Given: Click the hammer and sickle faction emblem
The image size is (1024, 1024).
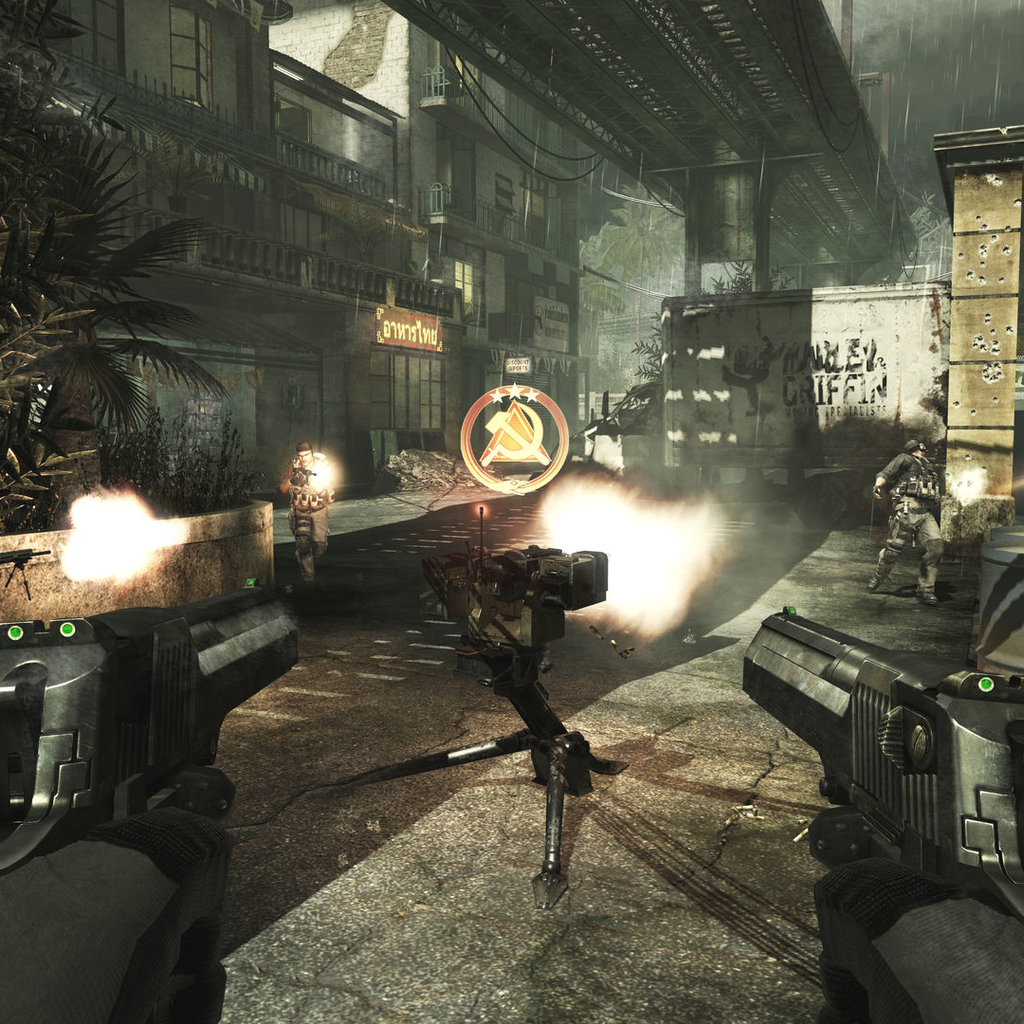Looking at the screenshot, I should point(514,439).
